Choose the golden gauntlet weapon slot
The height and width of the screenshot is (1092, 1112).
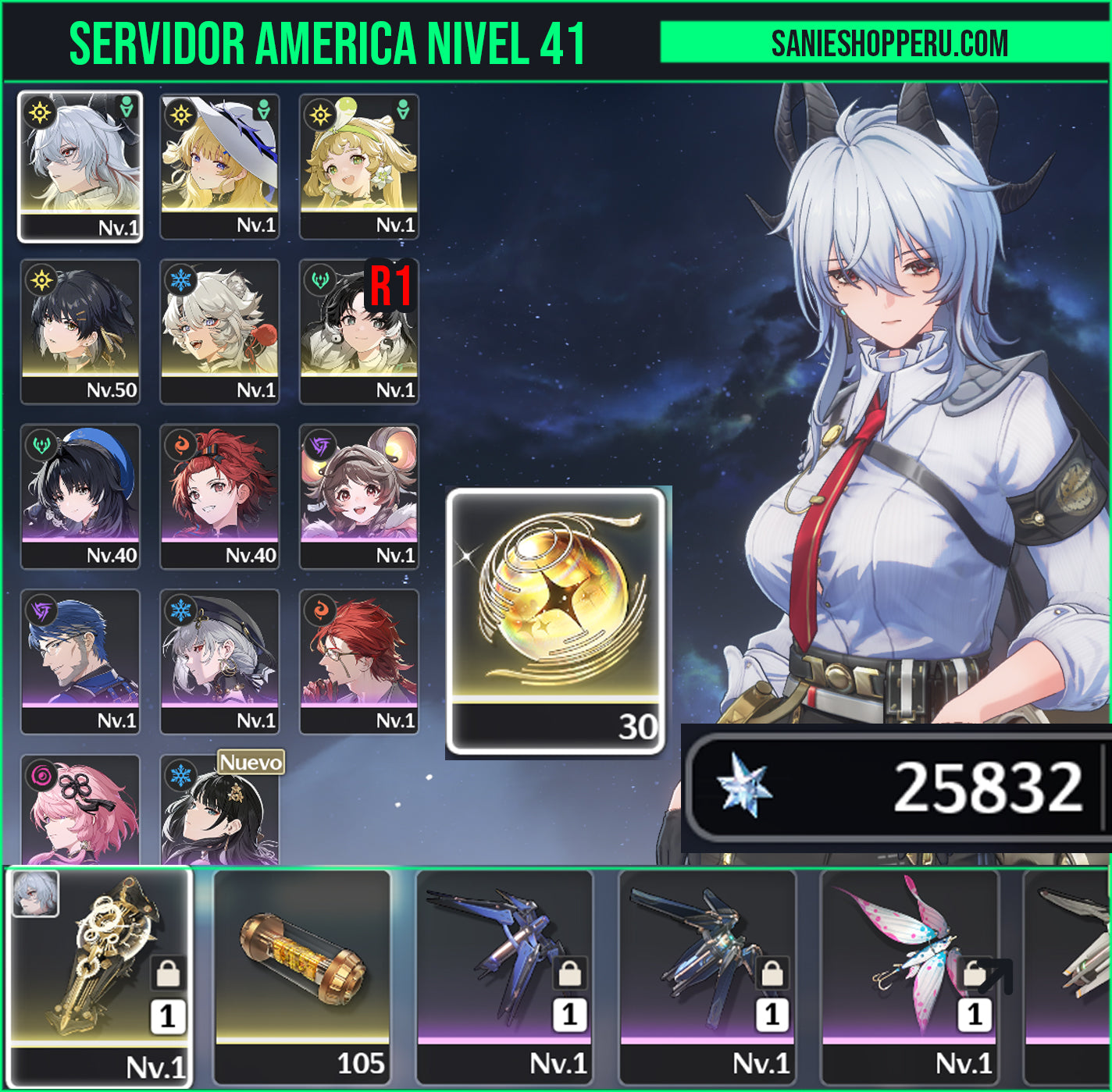click(x=99, y=976)
